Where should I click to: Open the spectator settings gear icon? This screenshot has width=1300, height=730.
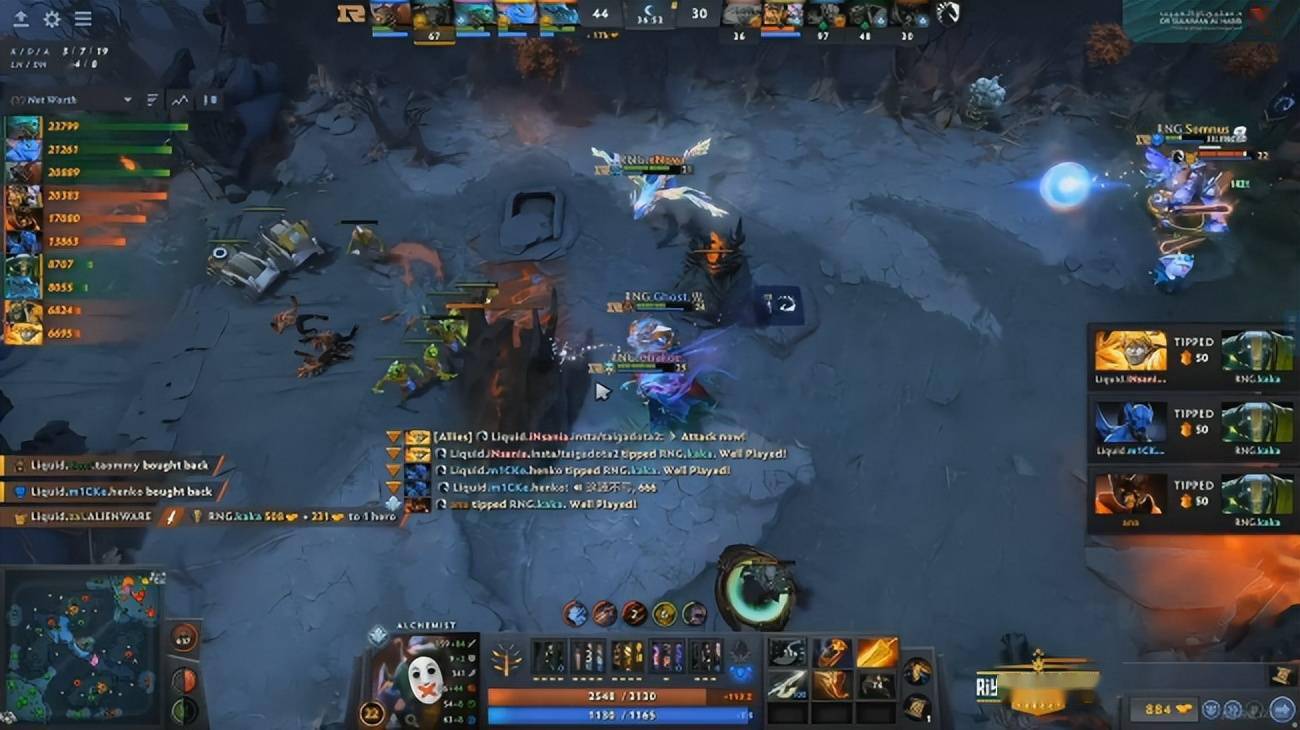pyautogui.click(x=51, y=19)
